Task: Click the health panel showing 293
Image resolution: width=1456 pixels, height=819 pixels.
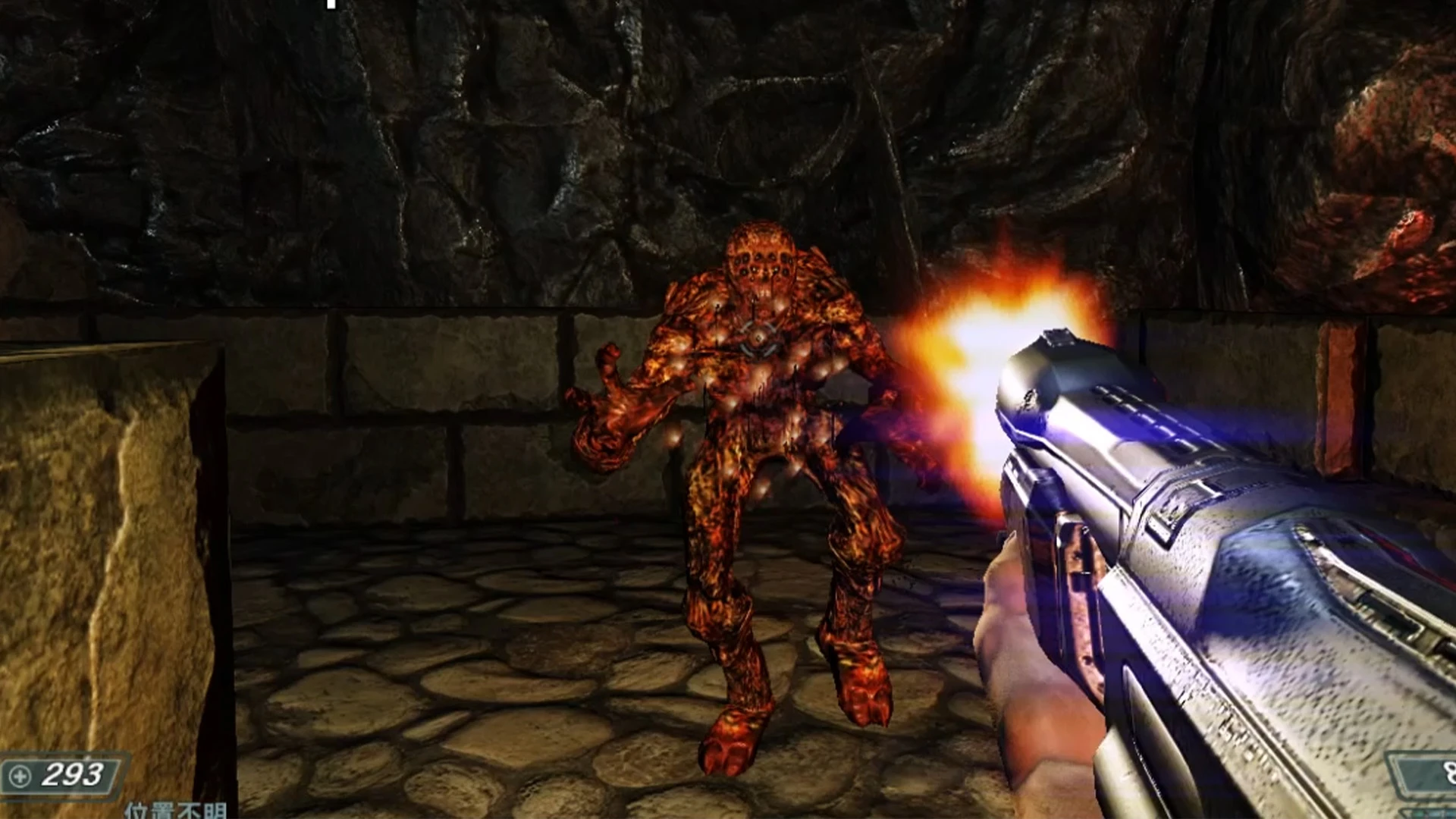Action: pos(57,775)
